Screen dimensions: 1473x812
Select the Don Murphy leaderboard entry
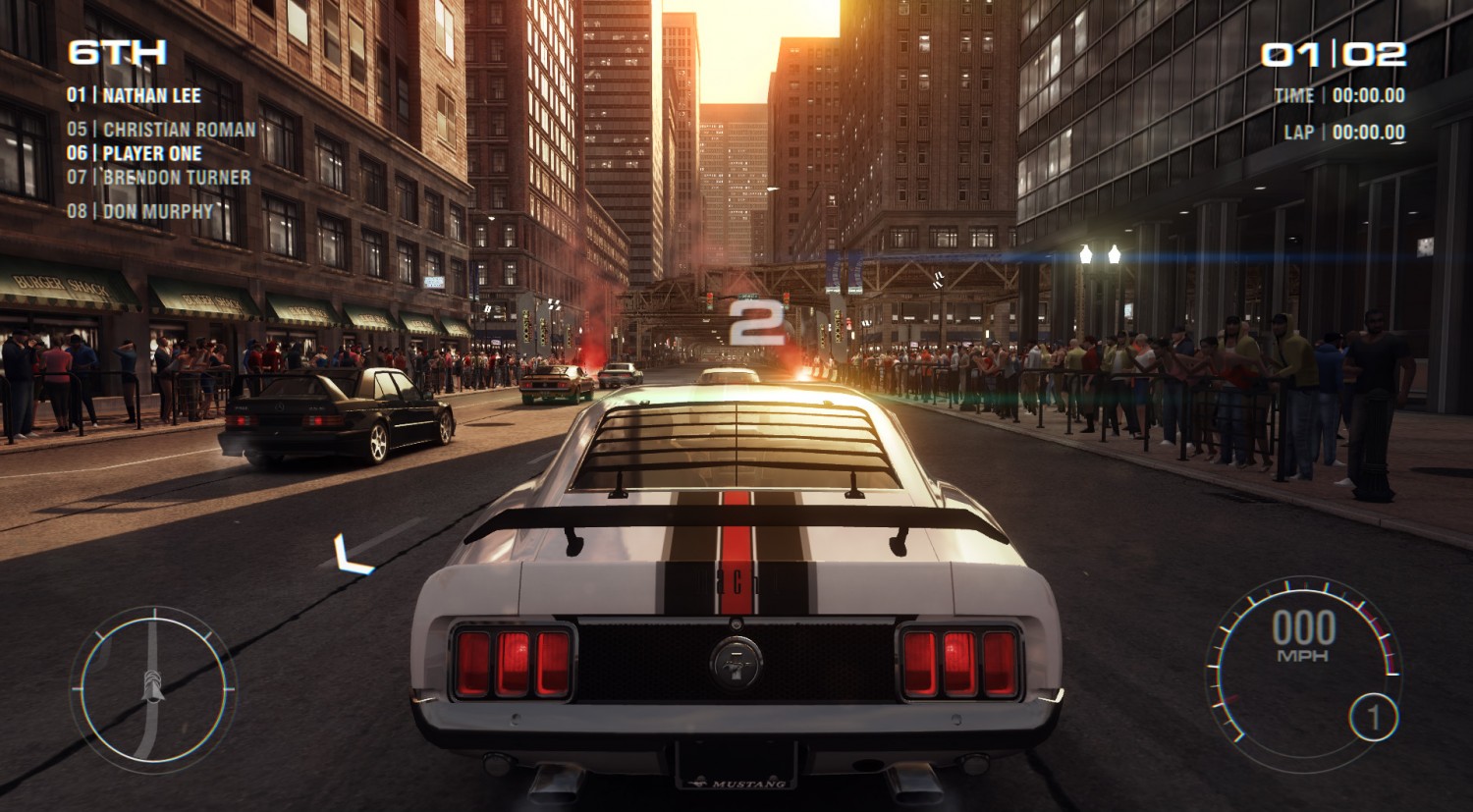[137, 208]
